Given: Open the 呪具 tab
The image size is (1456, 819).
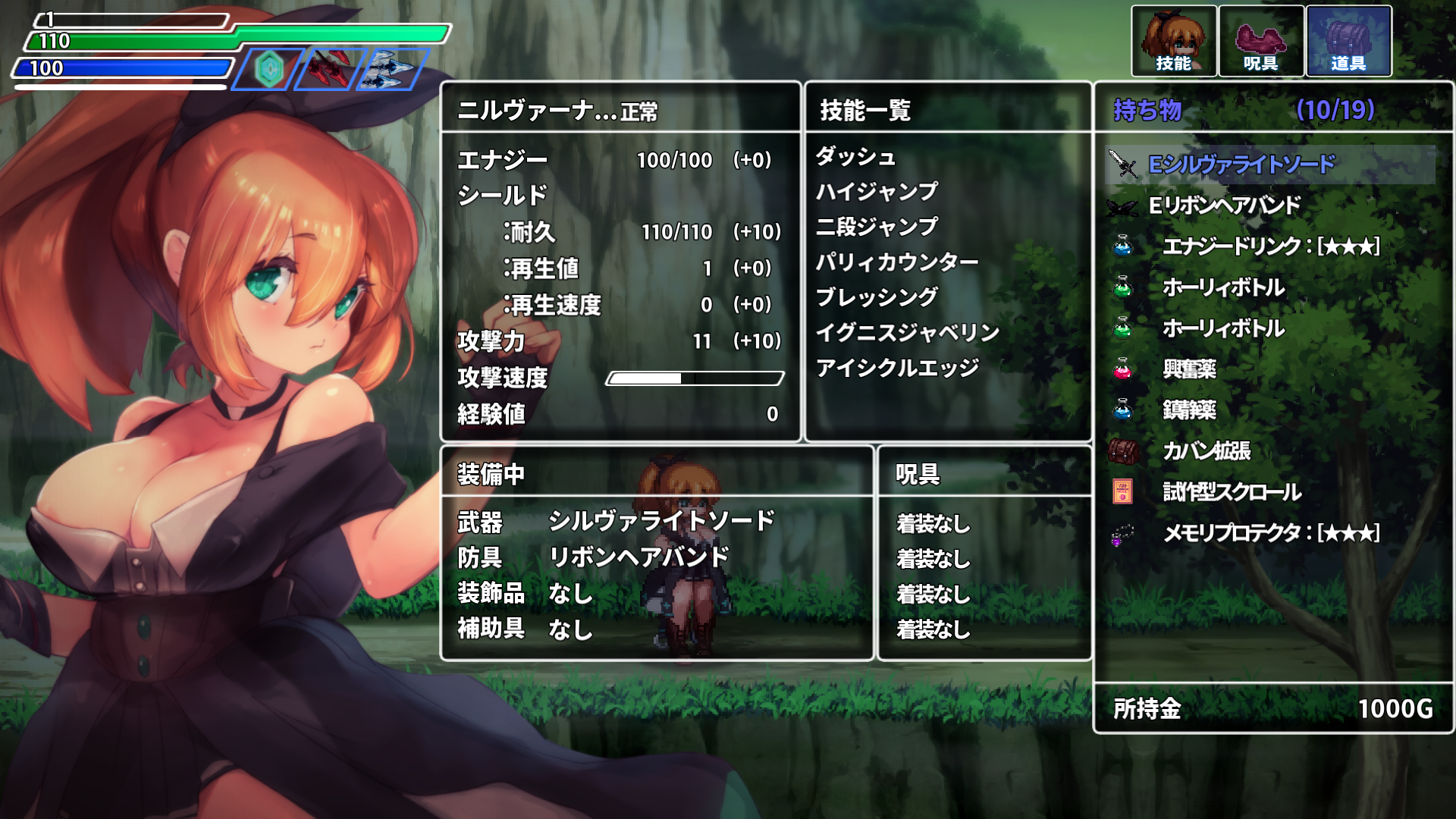Looking at the screenshot, I should click(1261, 39).
